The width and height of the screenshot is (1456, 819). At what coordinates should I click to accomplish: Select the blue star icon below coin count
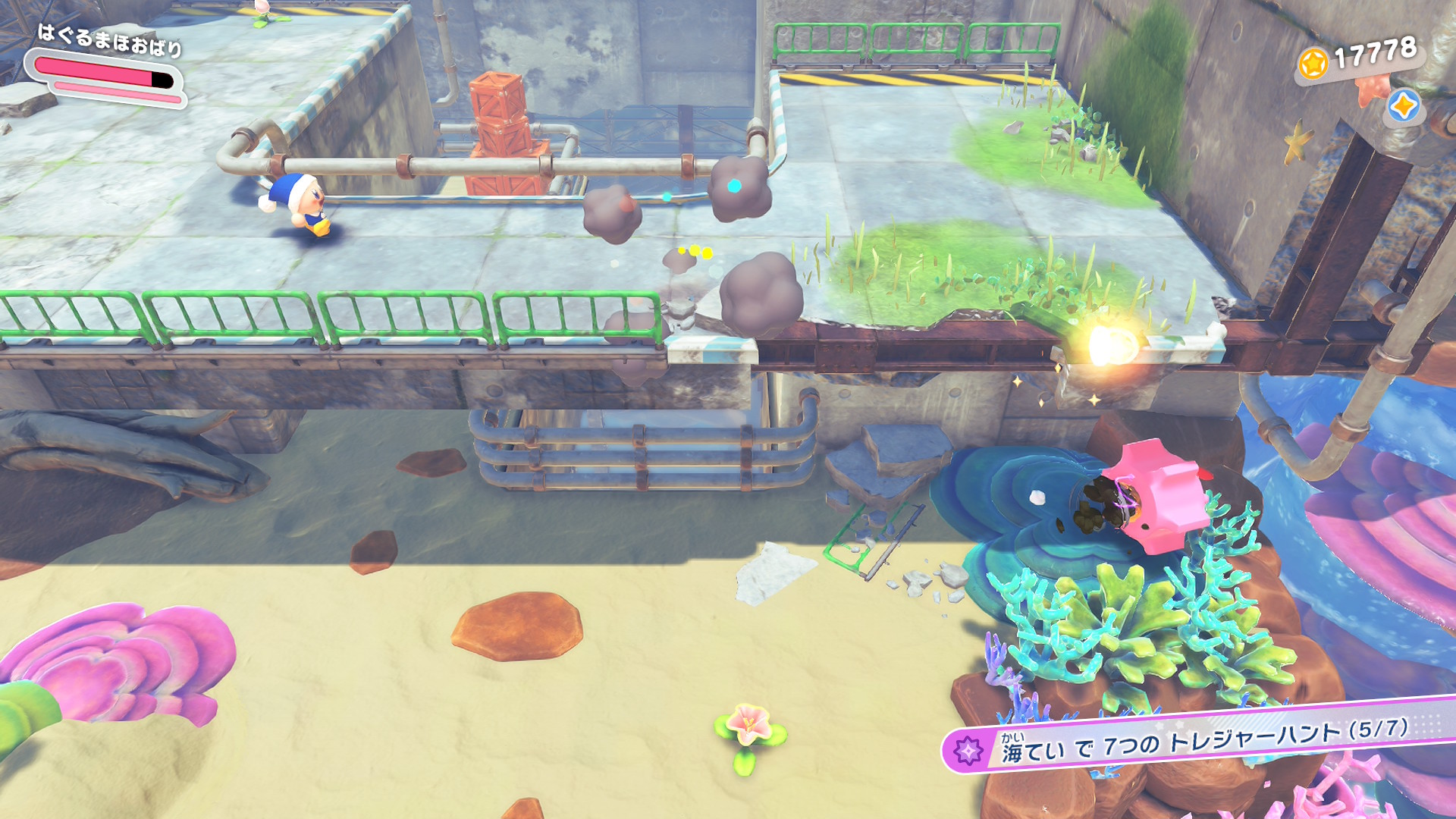tap(1402, 106)
